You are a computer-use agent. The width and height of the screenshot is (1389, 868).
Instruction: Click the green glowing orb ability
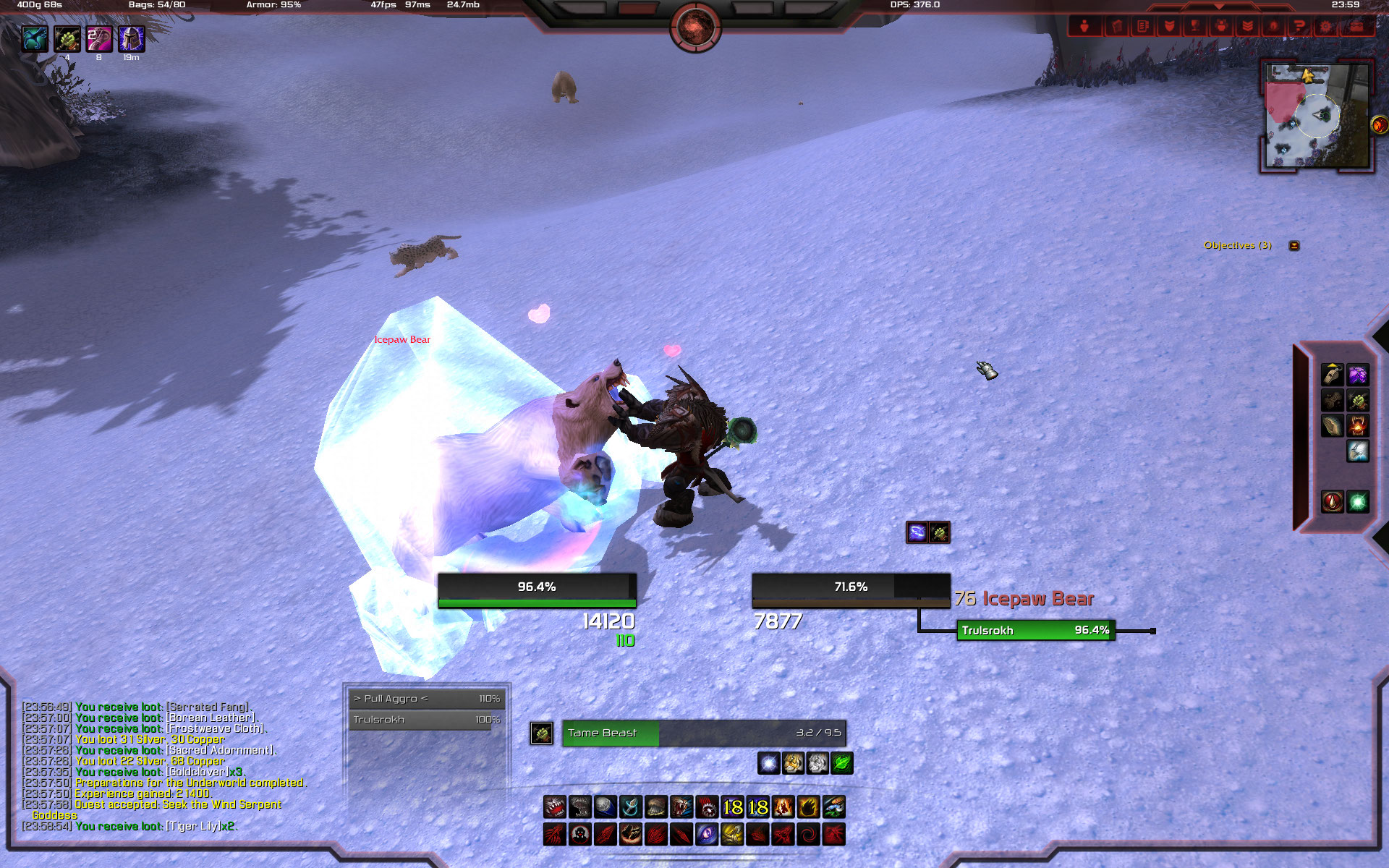coord(1358,501)
